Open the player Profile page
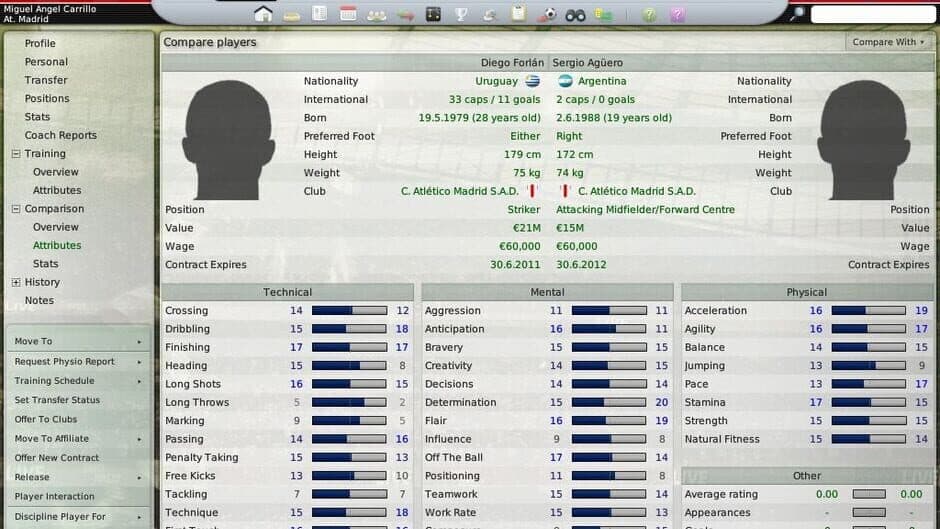The height and width of the screenshot is (529, 940). pyautogui.click(x=40, y=43)
